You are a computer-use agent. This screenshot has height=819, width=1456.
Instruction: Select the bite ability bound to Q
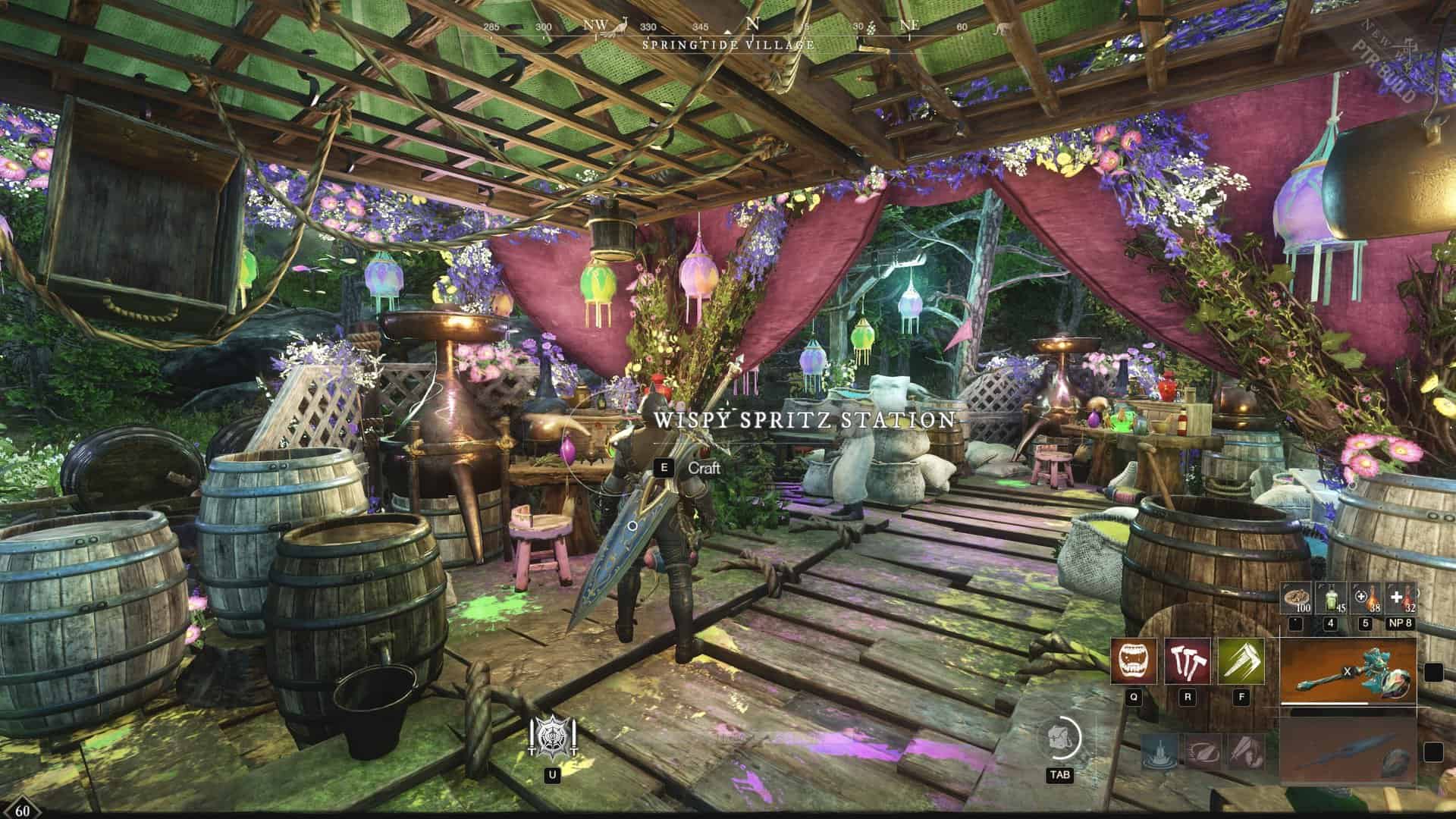click(x=1133, y=662)
